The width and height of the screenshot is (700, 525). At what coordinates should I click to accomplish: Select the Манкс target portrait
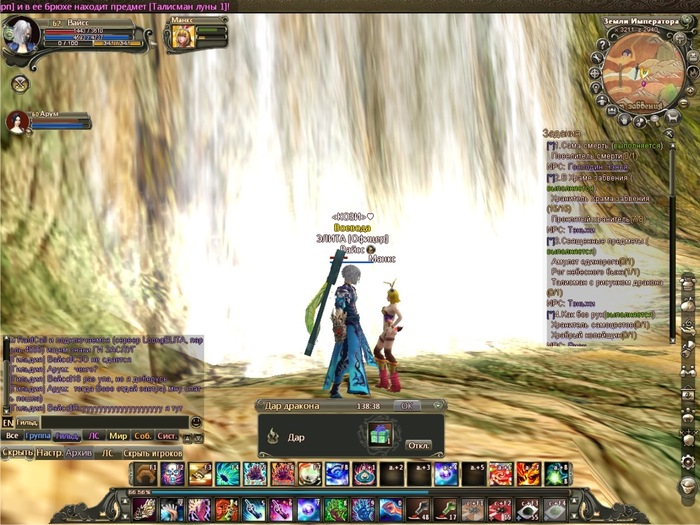point(183,35)
